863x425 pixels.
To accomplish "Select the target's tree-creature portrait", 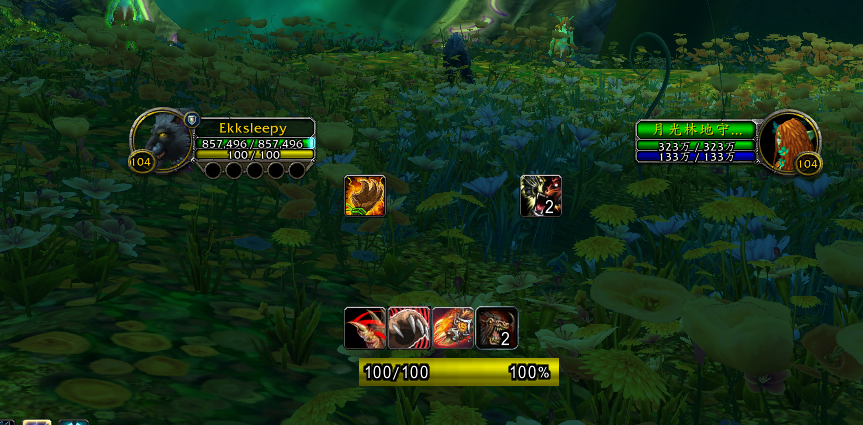I will coord(787,138).
